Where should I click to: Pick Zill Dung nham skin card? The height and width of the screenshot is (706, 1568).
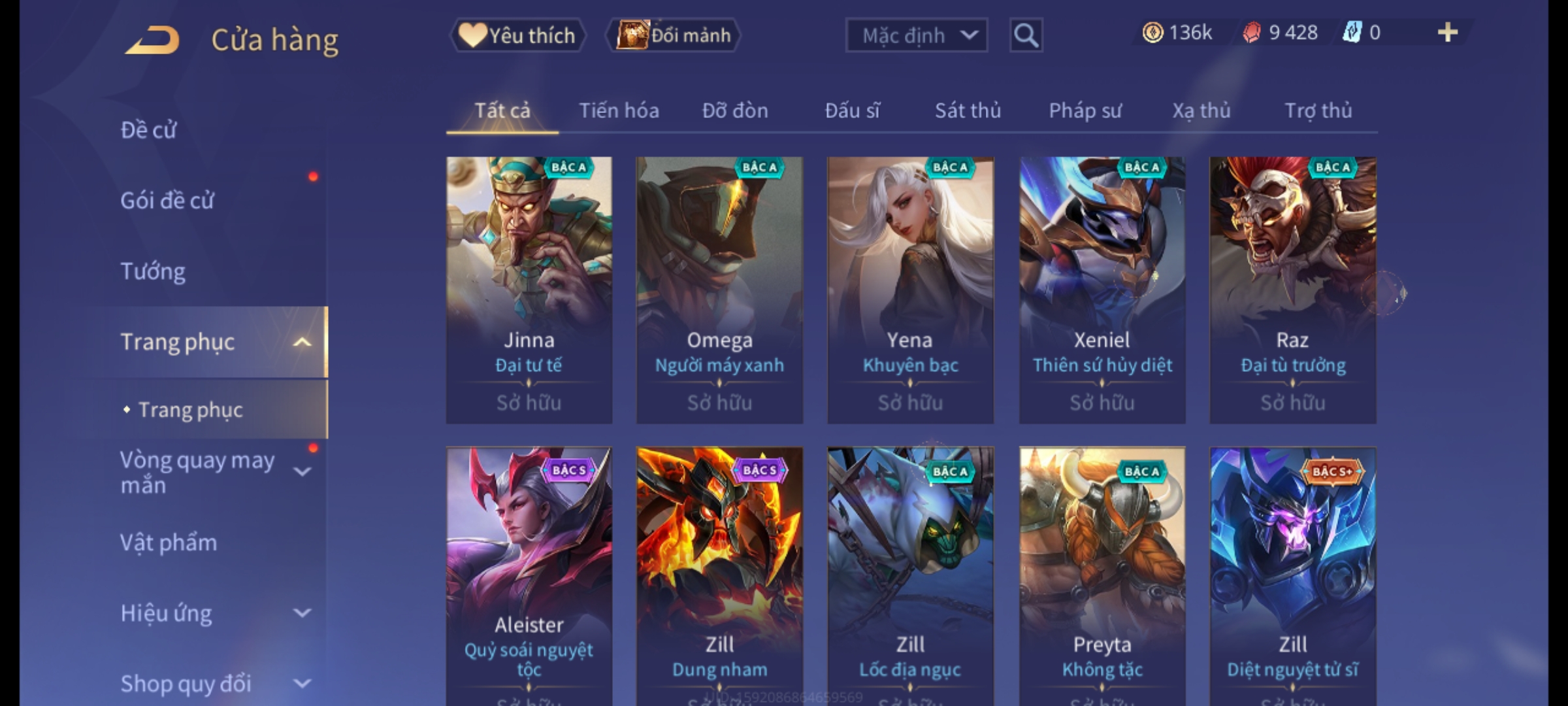(x=719, y=575)
